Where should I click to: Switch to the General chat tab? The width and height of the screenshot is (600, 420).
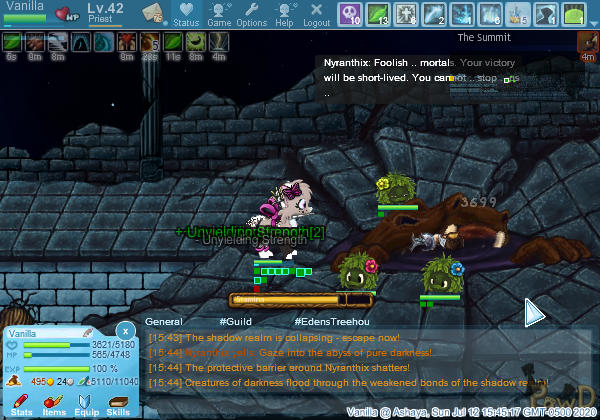163,322
